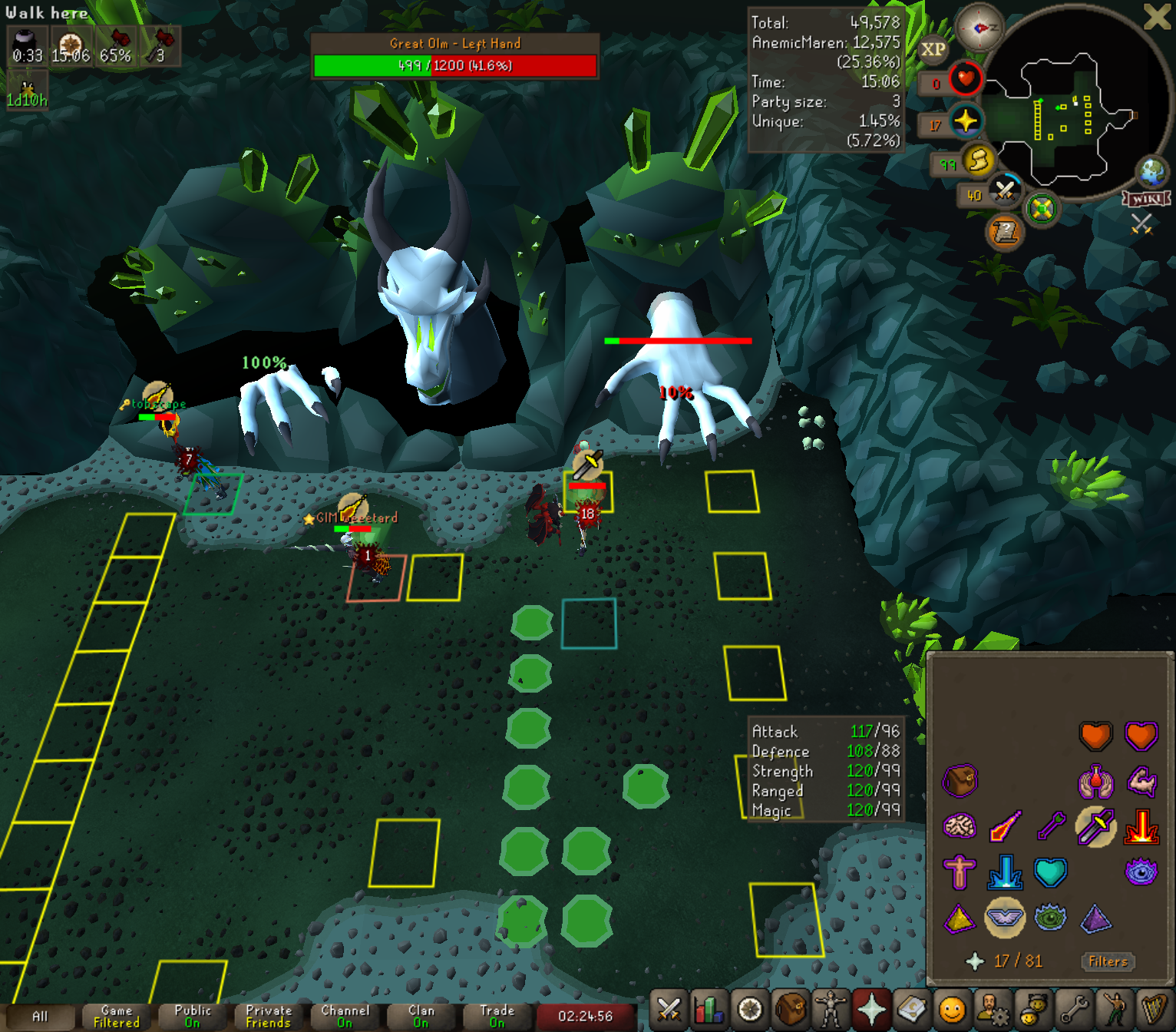The height and width of the screenshot is (1032, 1176).
Task: Switch to the Spellbook tab
Action: pos(911,1009)
